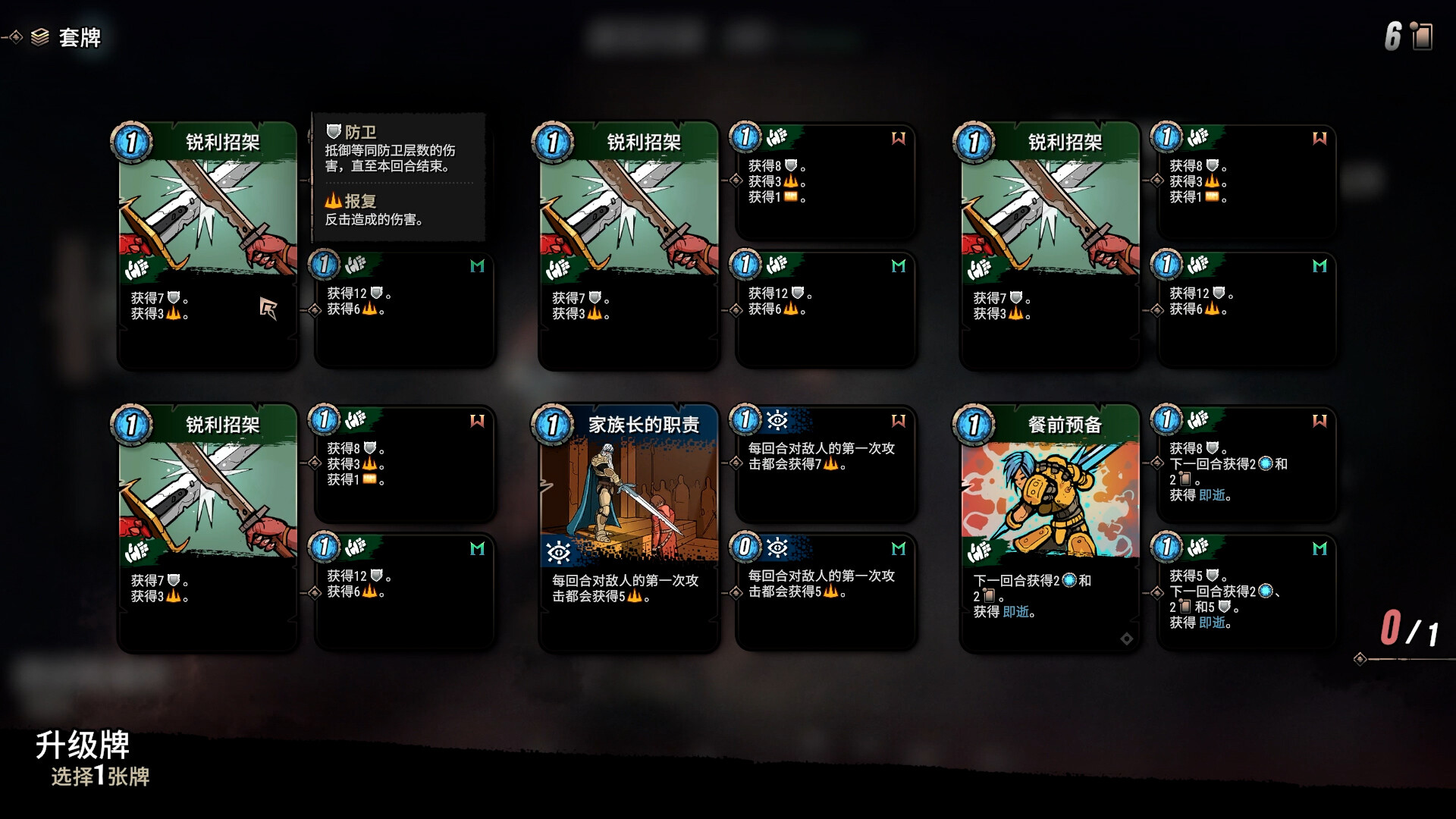The width and height of the screenshot is (1456, 819).
Task: Click the red W rune on the first upgrade option
Action: 897,139
